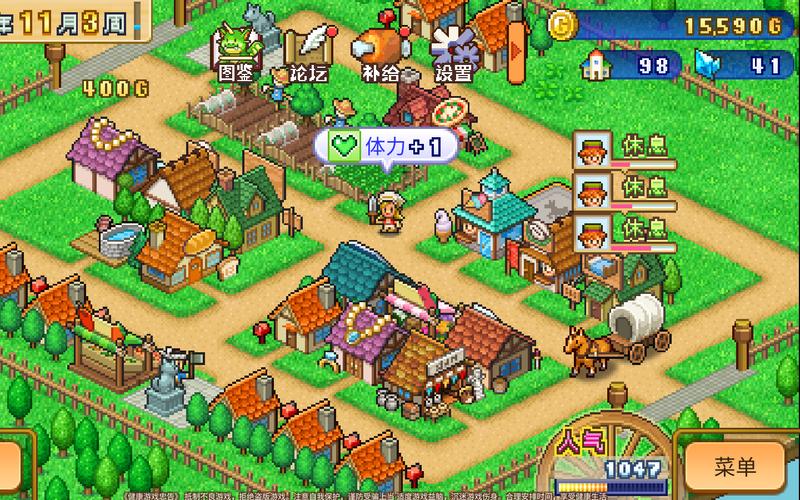This screenshot has height=500, width=800.
Task: Open the 论坛 forum scroll icon
Action: tap(307, 52)
